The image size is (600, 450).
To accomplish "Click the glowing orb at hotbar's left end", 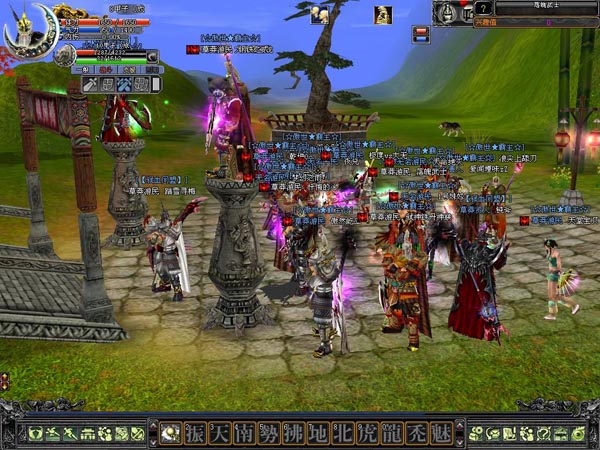I will [x=167, y=433].
